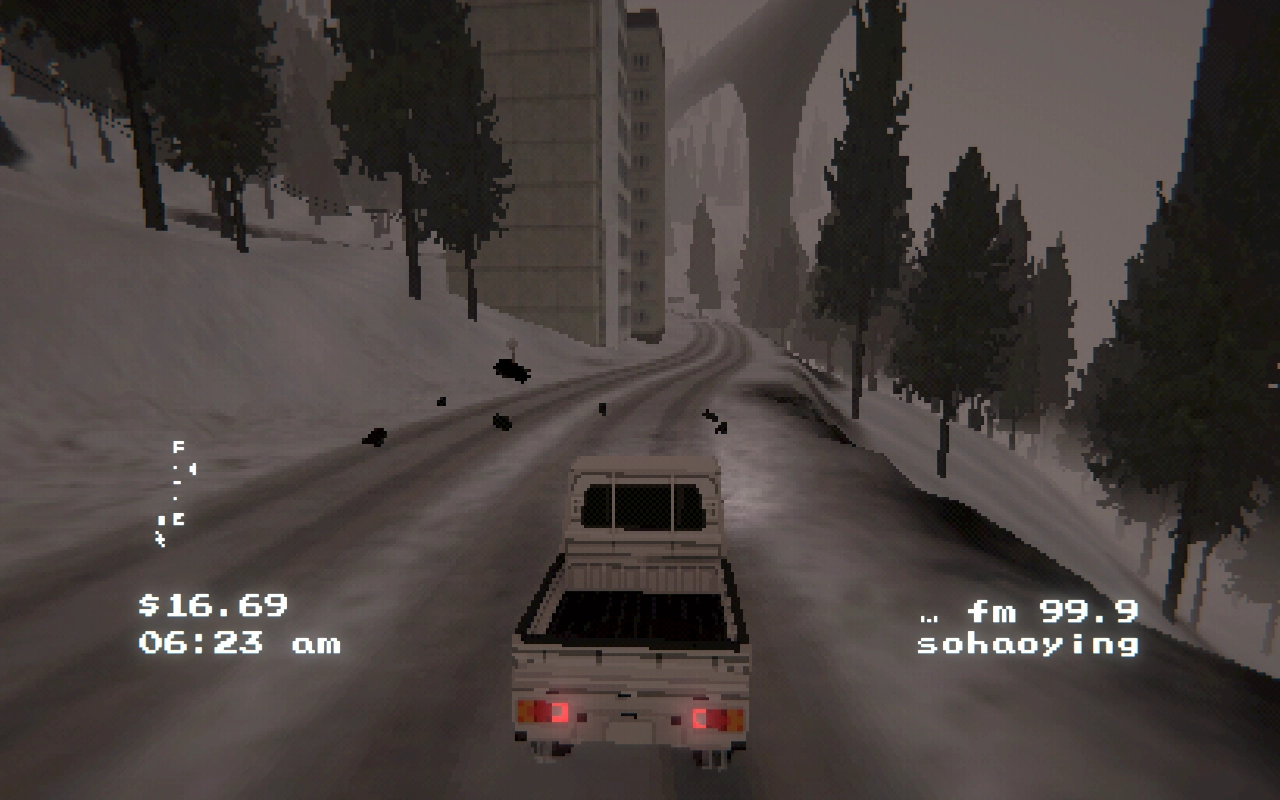1280x800 pixels.
Task: Click the money display showing $16.69
Action: 212,607
